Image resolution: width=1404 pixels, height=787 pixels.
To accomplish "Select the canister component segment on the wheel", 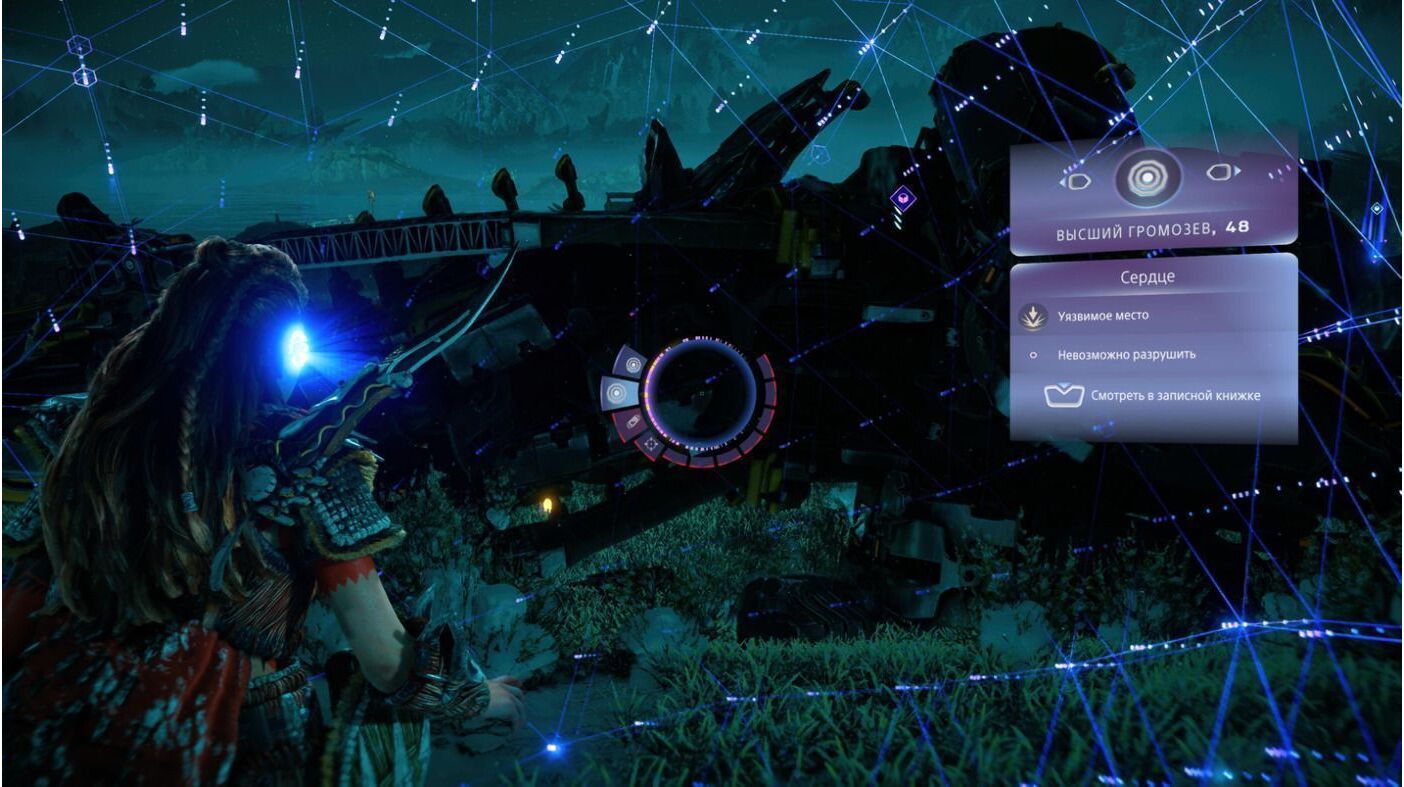I will 631,424.
